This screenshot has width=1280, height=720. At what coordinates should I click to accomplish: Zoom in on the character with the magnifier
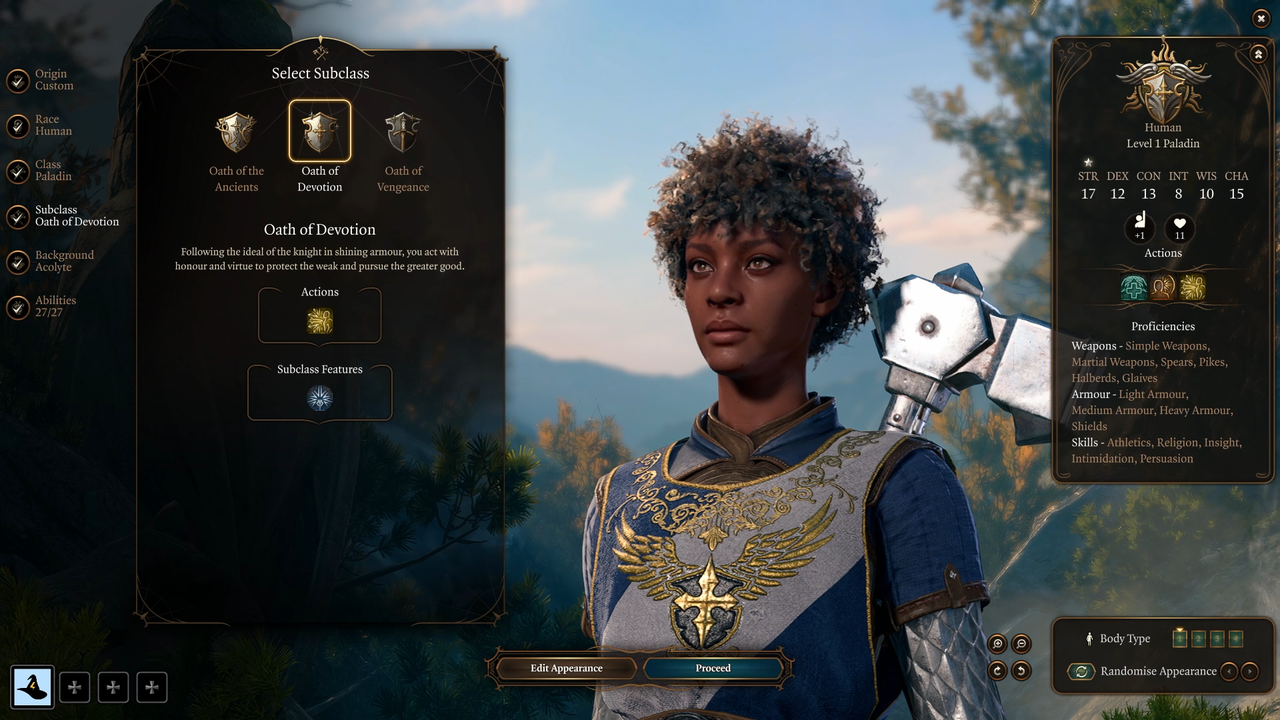point(995,643)
